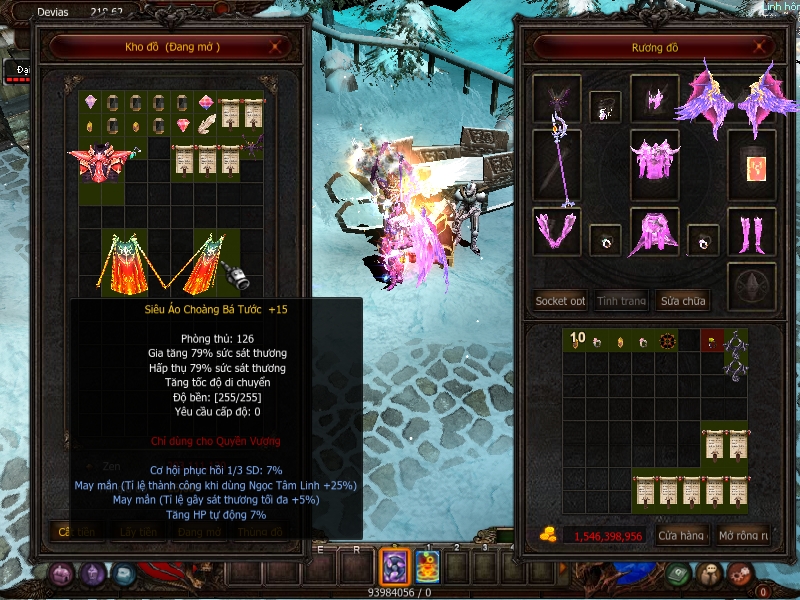Select the equipped pink boots slot
The image size is (800, 600).
point(751,232)
